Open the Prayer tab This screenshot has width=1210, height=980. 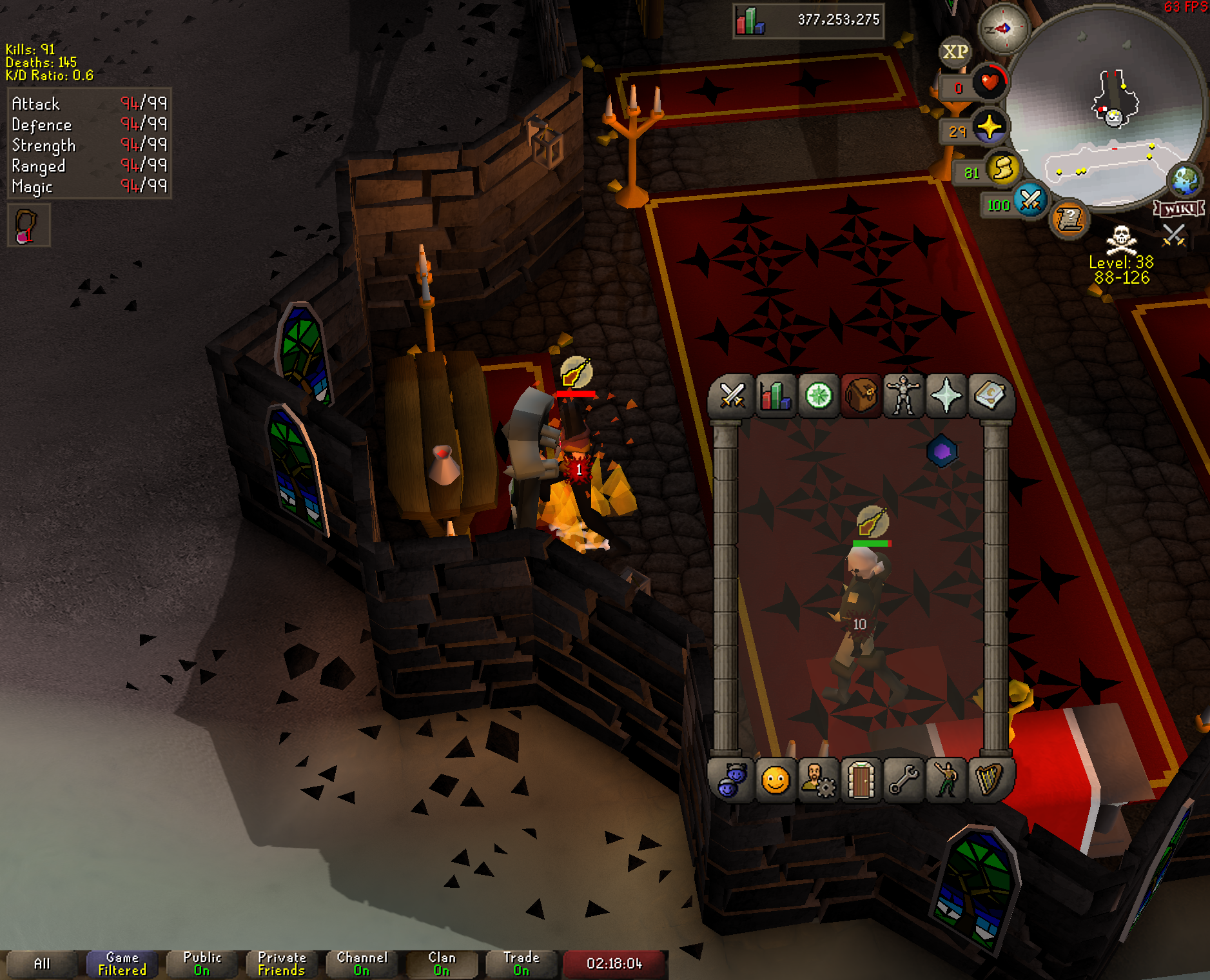[946, 396]
